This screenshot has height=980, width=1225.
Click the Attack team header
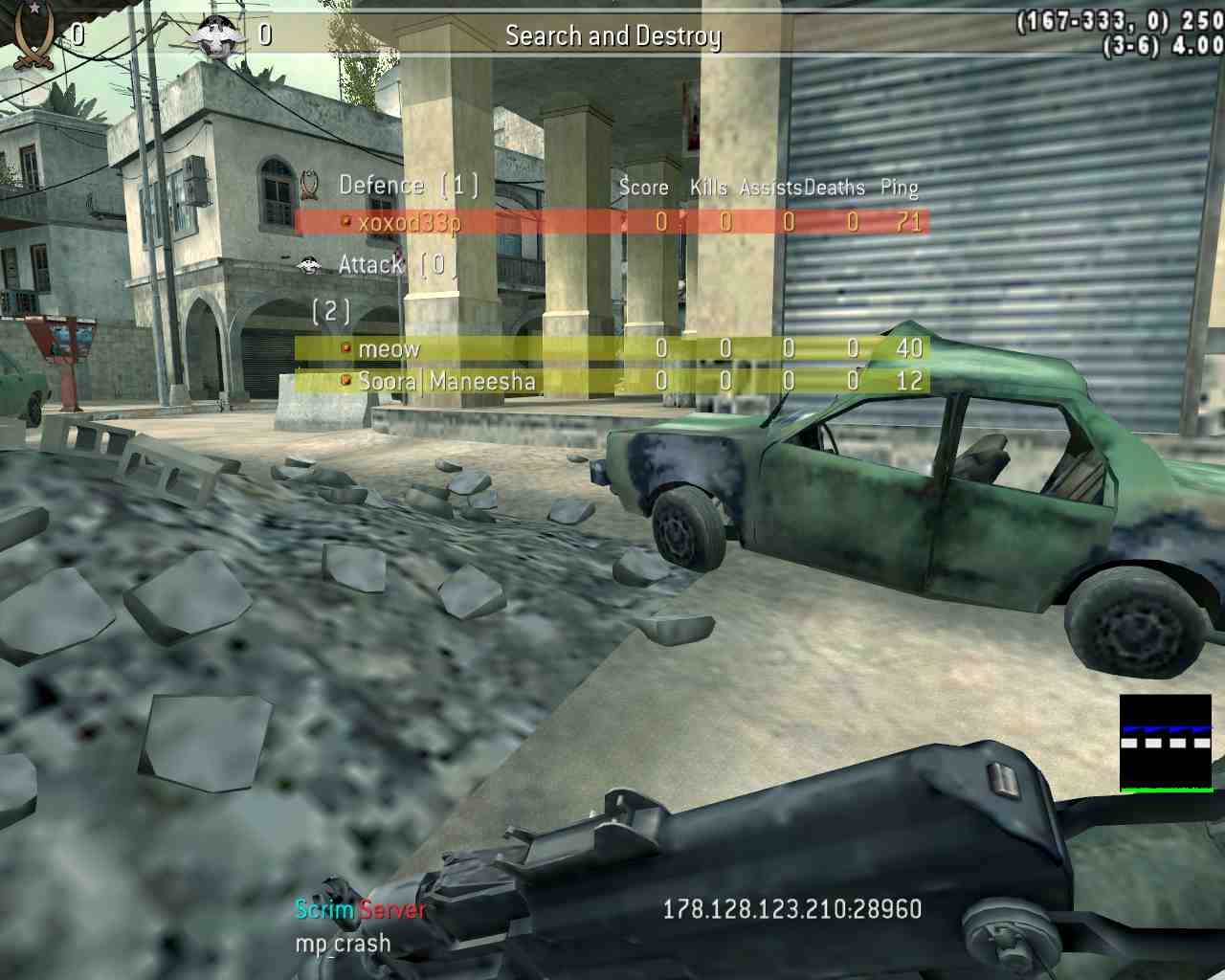coord(371,264)
